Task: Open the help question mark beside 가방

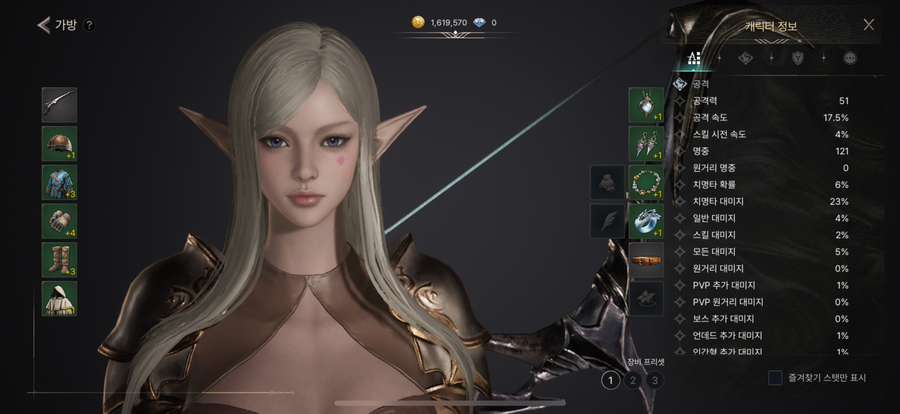Action: coord(89,25)
